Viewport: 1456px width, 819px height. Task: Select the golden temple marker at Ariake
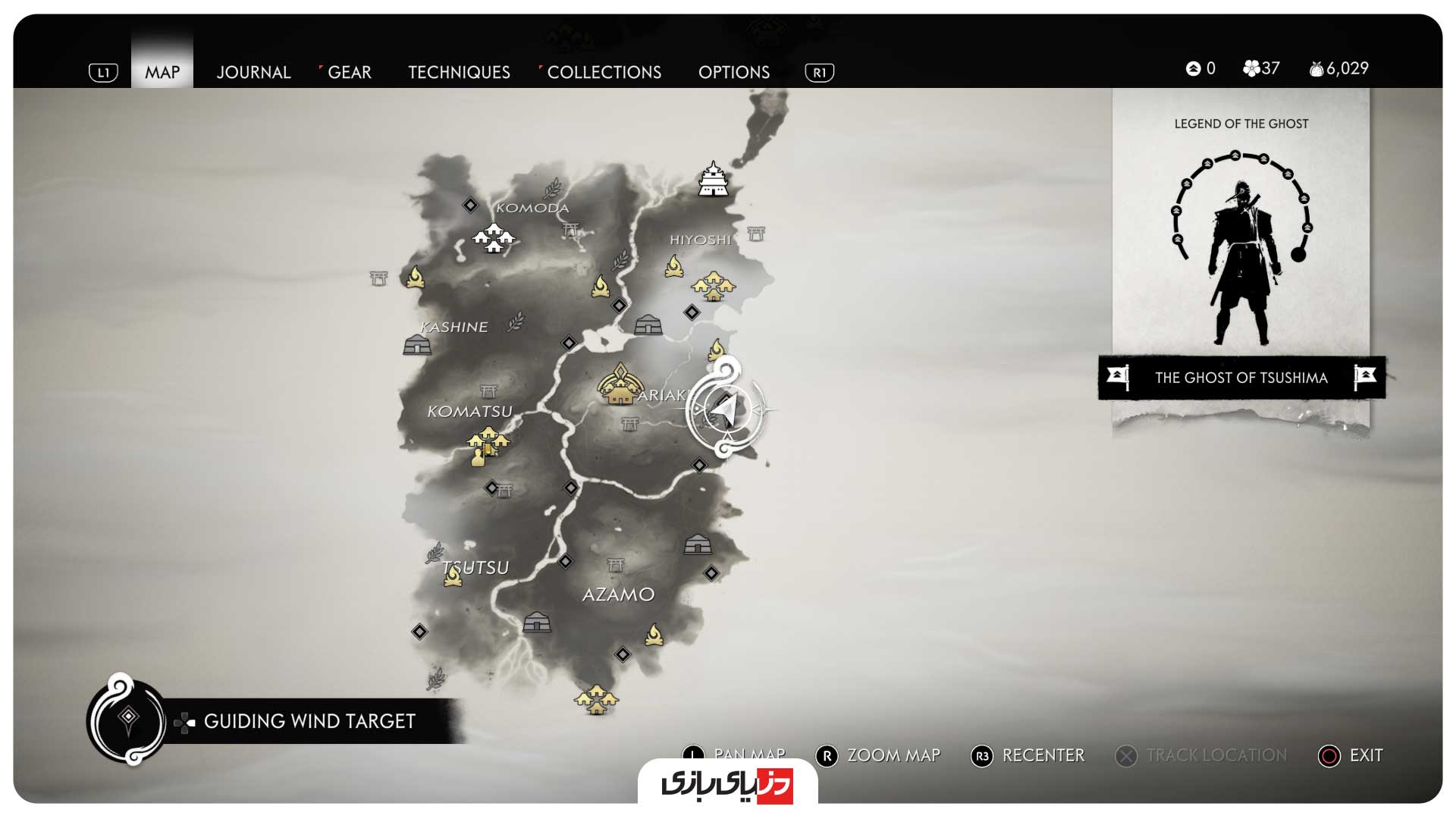tap(620, 384)
